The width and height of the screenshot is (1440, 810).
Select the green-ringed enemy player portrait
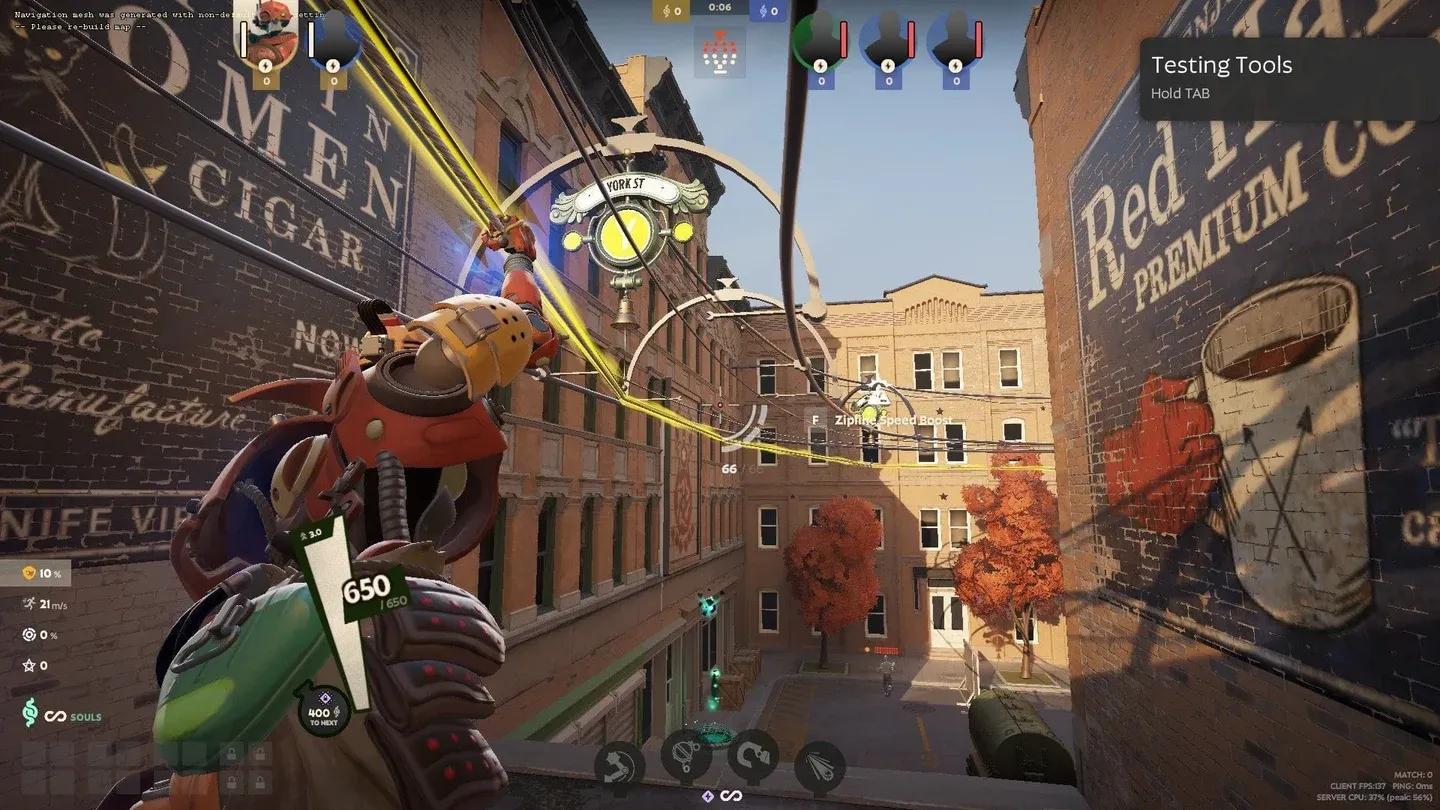pos(819,40)
